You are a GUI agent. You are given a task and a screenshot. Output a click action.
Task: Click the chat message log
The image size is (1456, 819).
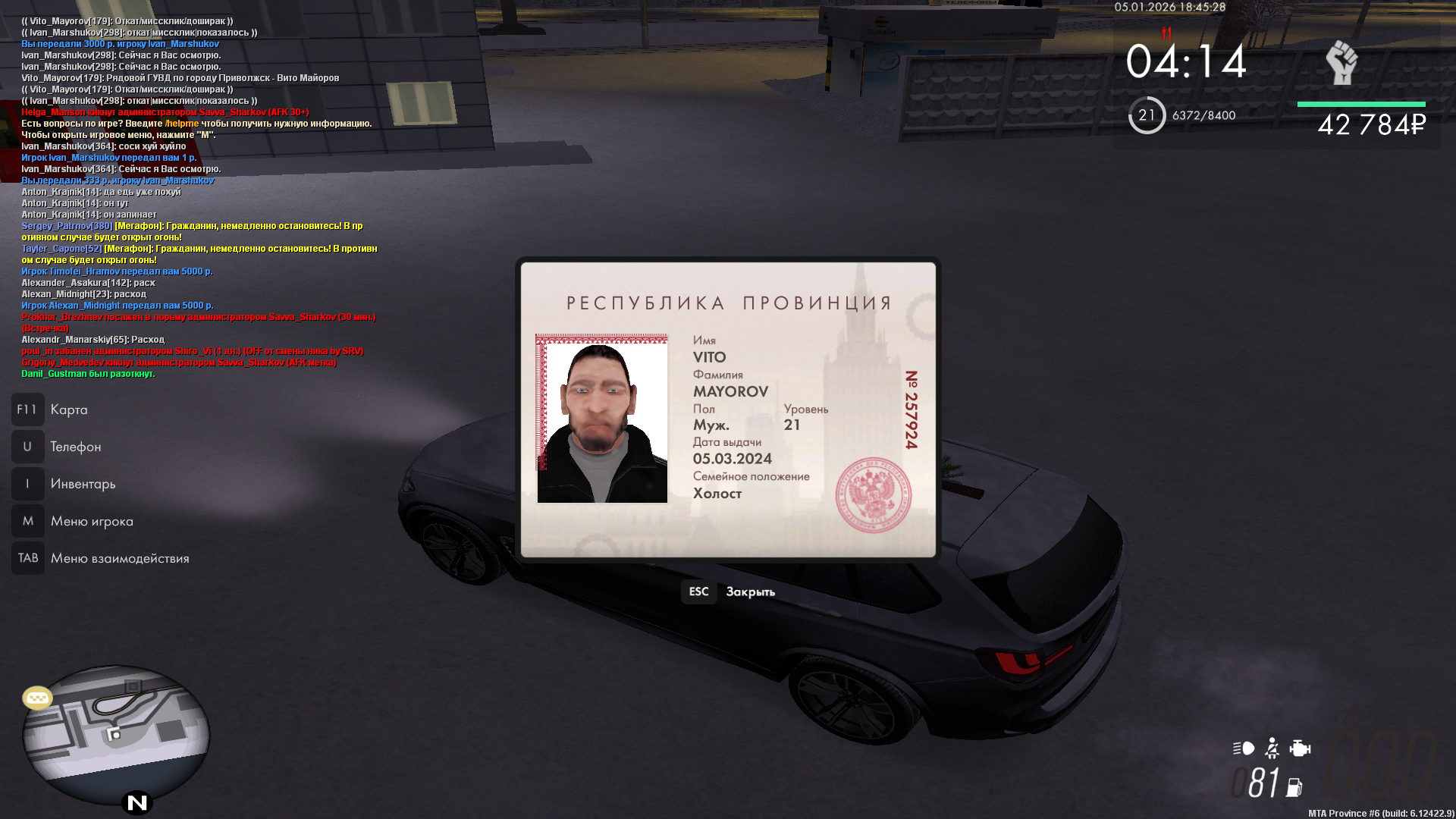tap(199, 197)
